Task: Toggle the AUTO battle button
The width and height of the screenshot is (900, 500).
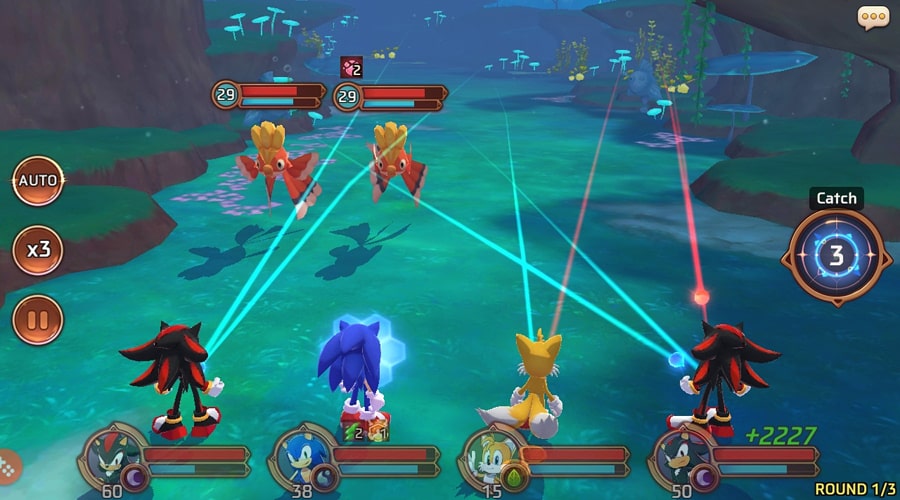Action: (38, 182)
